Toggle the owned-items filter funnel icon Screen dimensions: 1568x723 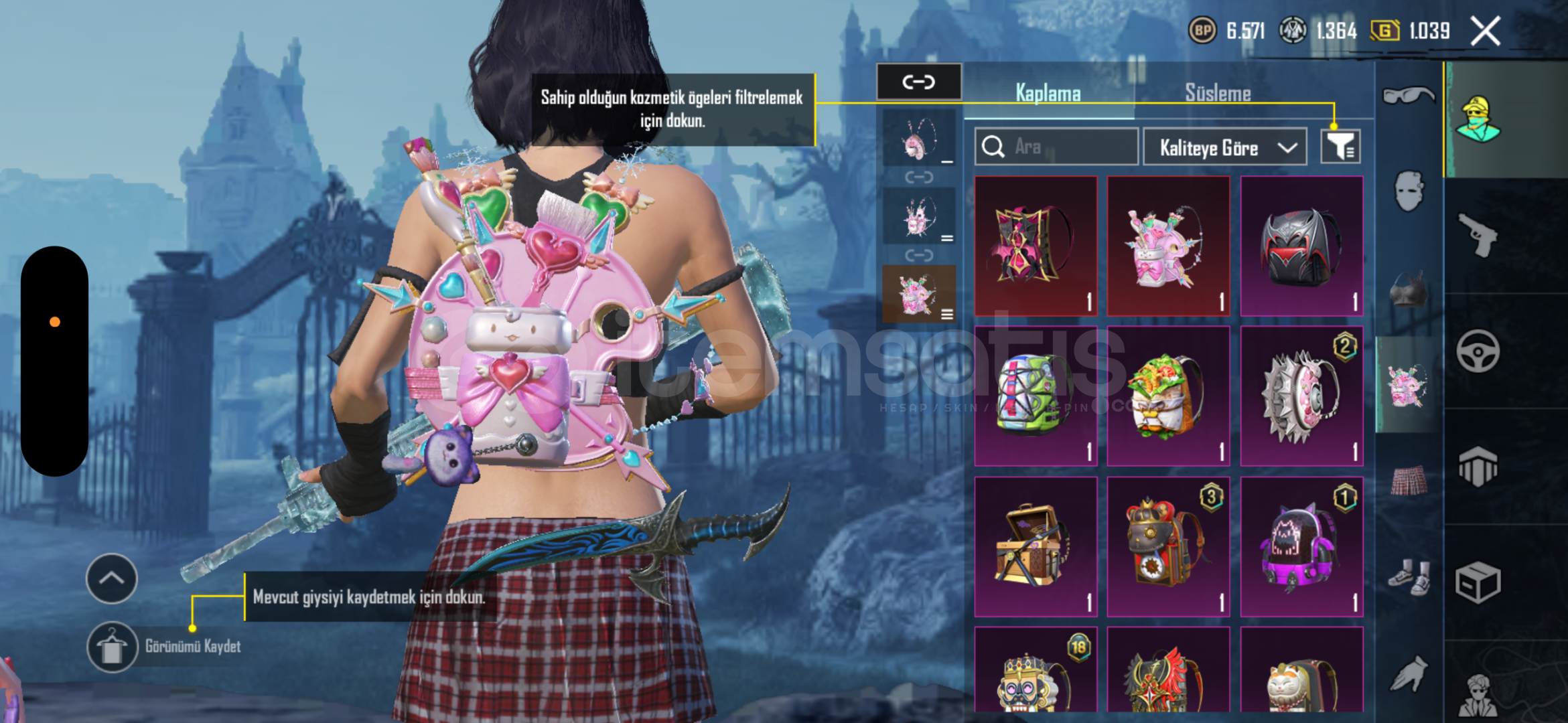coord(1340,147)
